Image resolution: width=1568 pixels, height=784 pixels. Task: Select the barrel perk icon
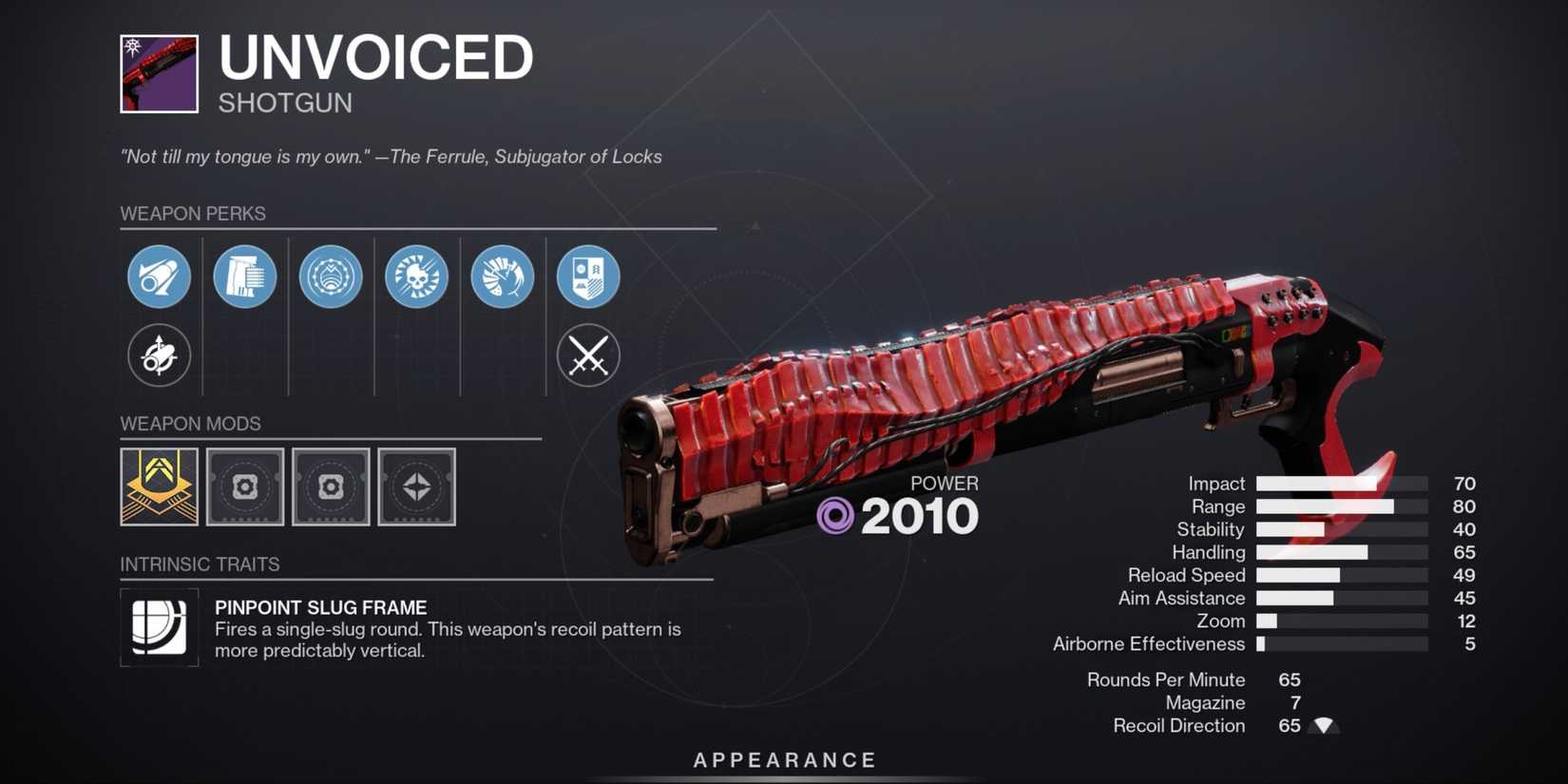(159, 277)
